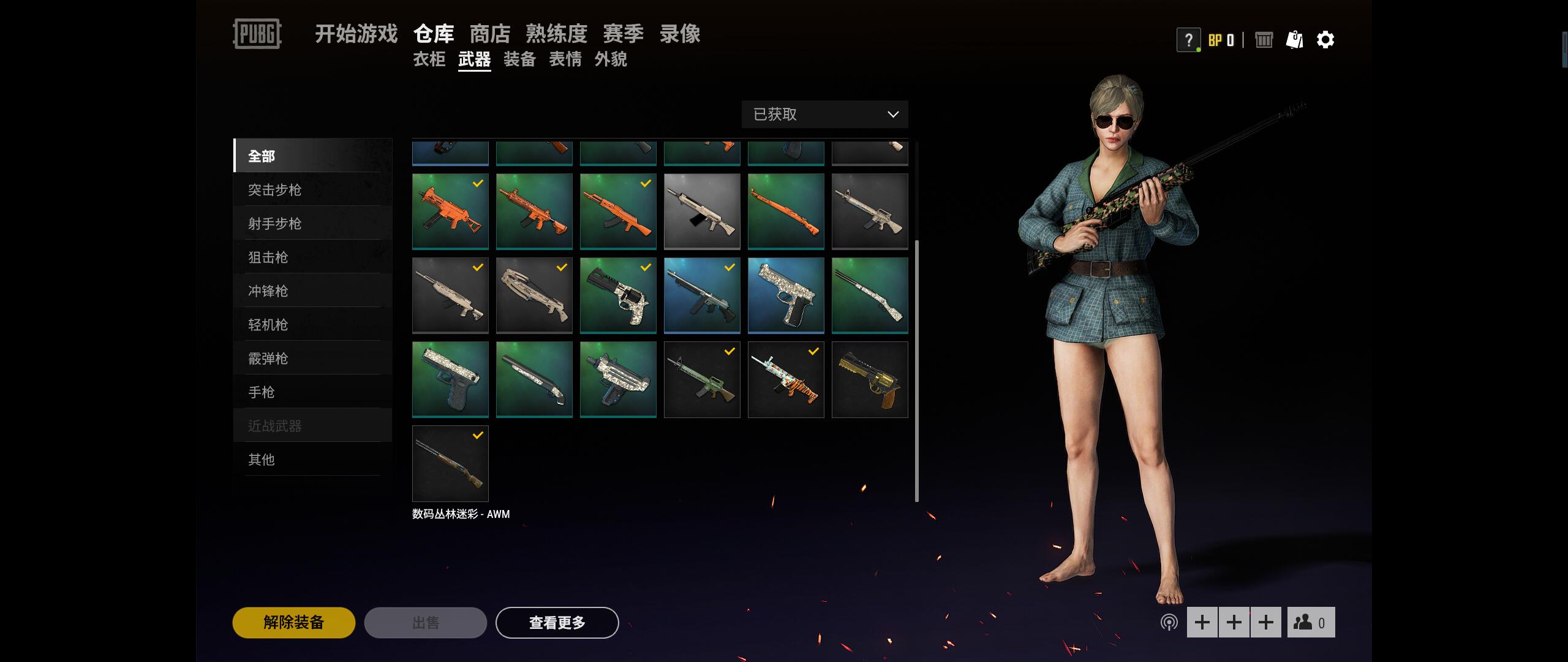Click the help question mark icon
1568x662 pixels.
1188,40
